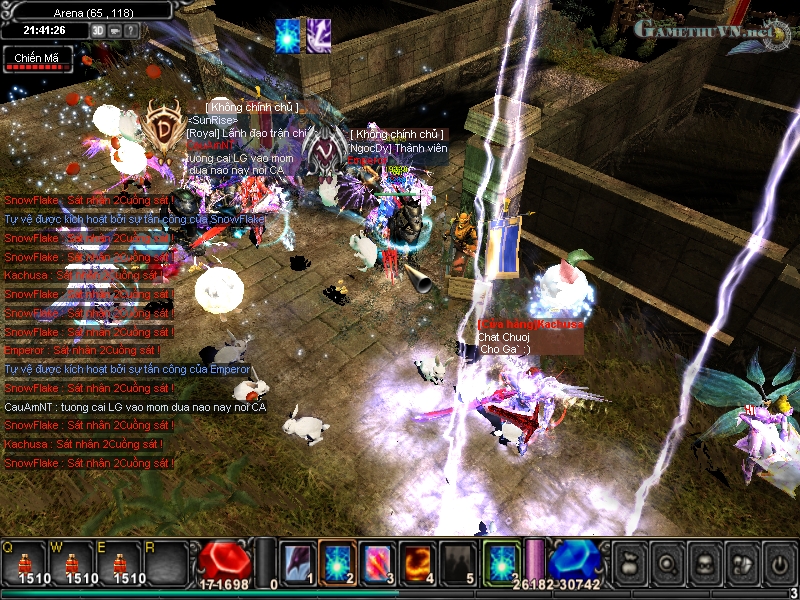Image resolution: width=800 pixels, height=600 pixels.
Task: Toggle the 3D view button
Action: coord(98,30)
